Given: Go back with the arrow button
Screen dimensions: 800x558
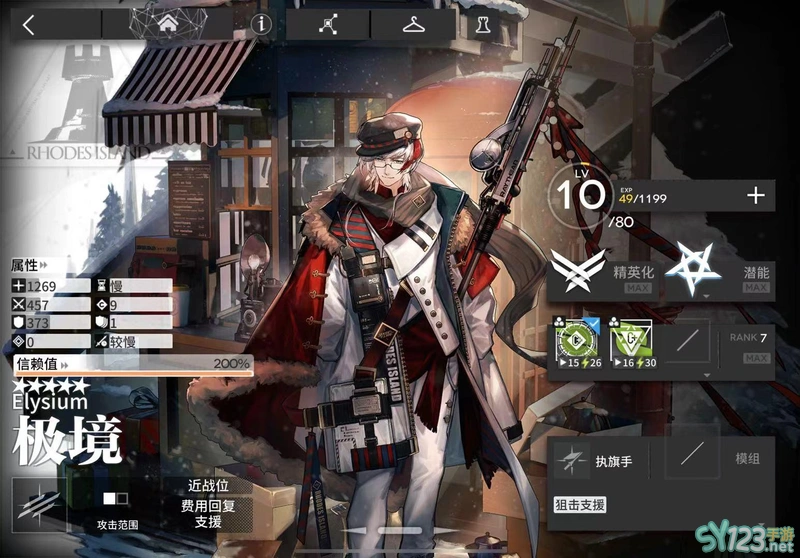Looking at the screenshot, I should [29, 24].
